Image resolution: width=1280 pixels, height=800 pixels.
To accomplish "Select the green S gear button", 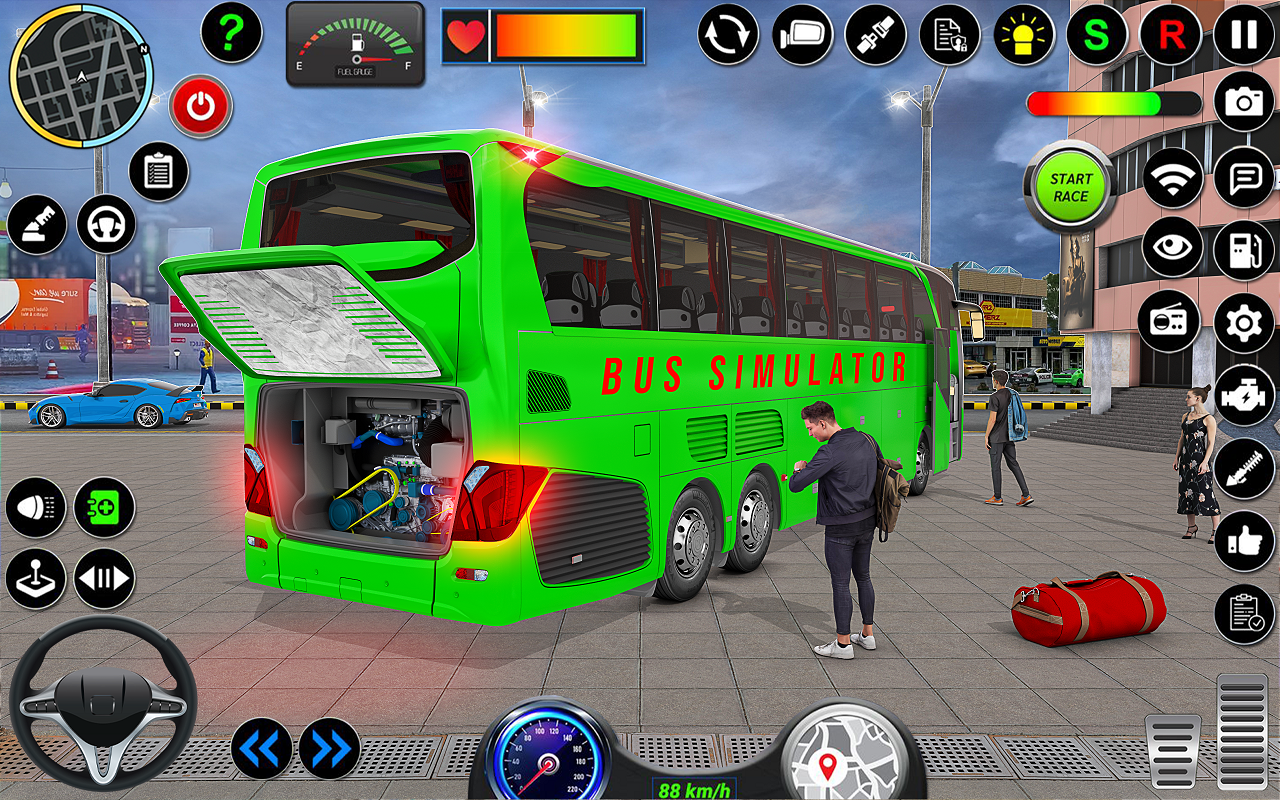I will [x=1097, y=34].
